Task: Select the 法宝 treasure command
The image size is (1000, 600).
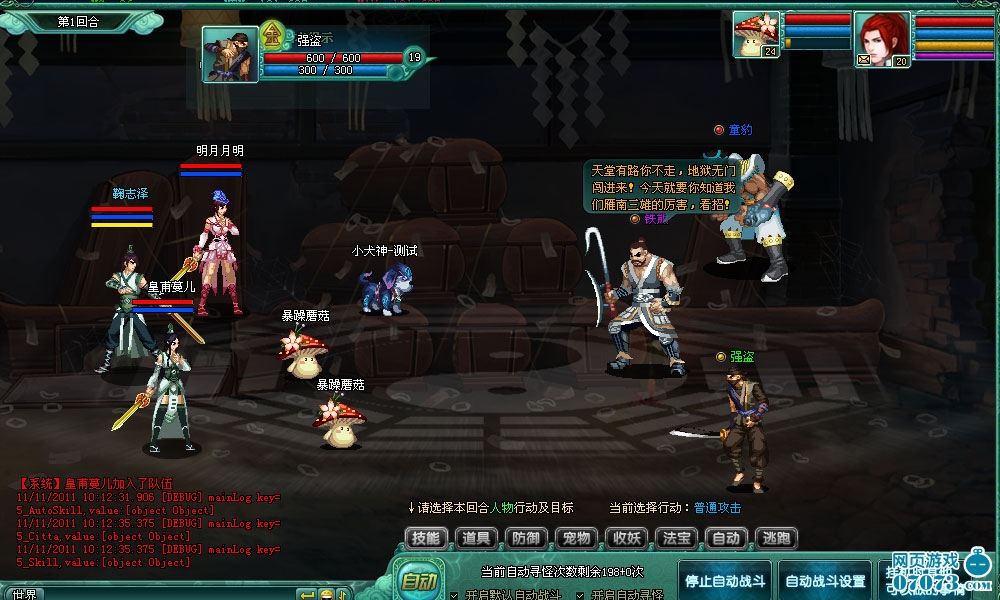Action: 676,538
